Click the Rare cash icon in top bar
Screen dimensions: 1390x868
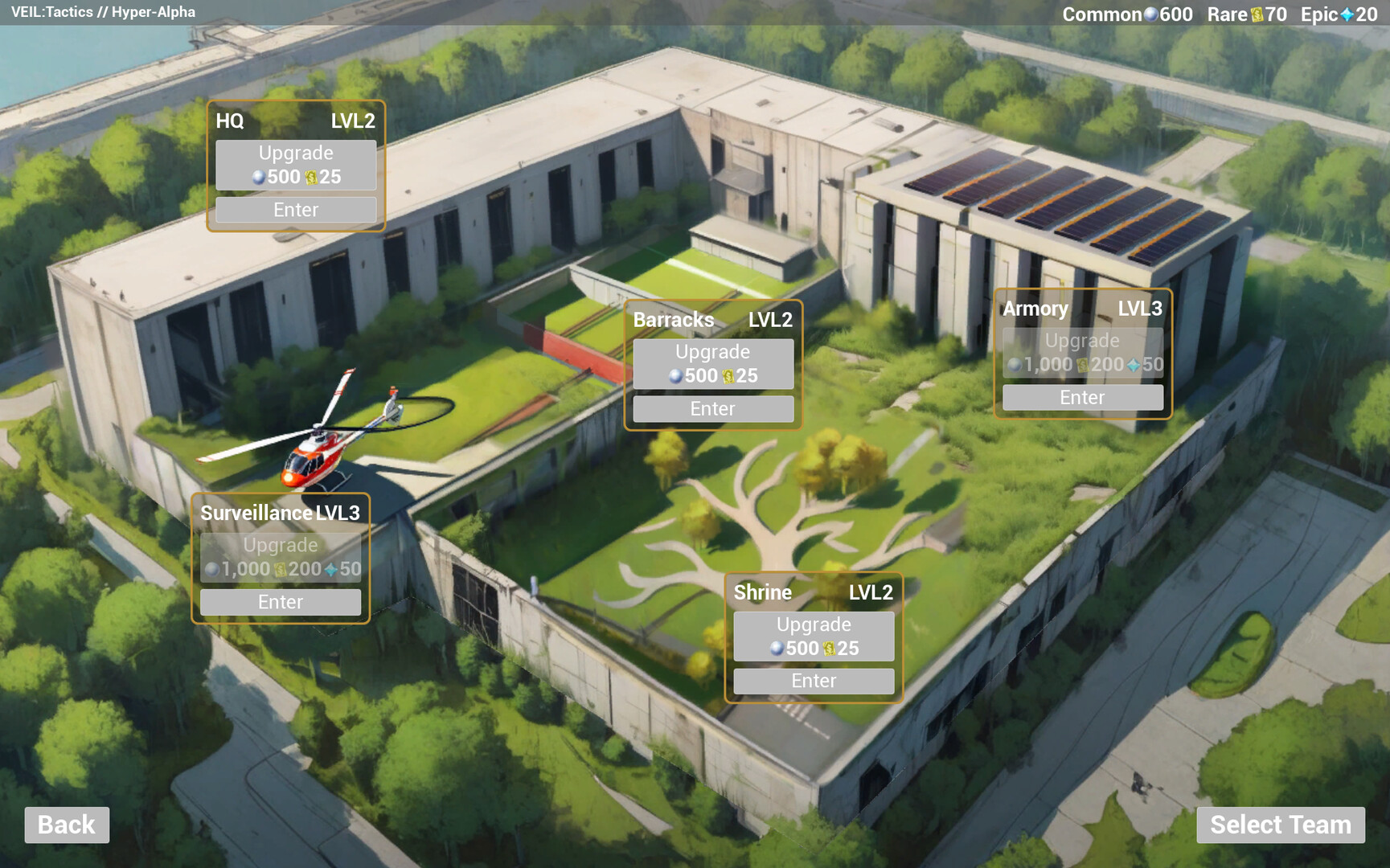click(x=1256, y=14)
